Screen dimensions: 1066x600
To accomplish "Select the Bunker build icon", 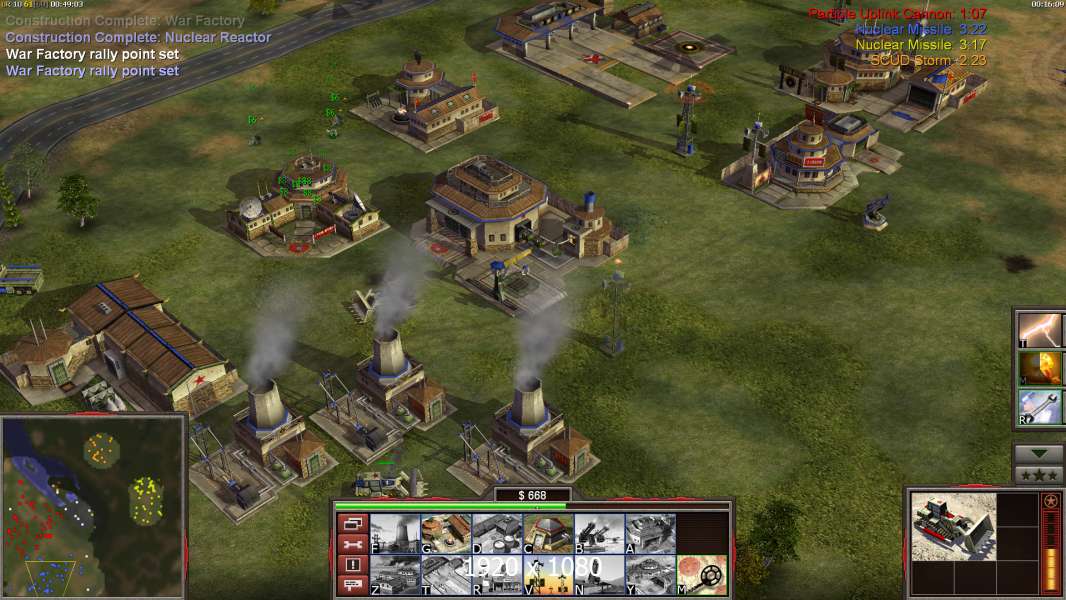I will click(548, 533).
